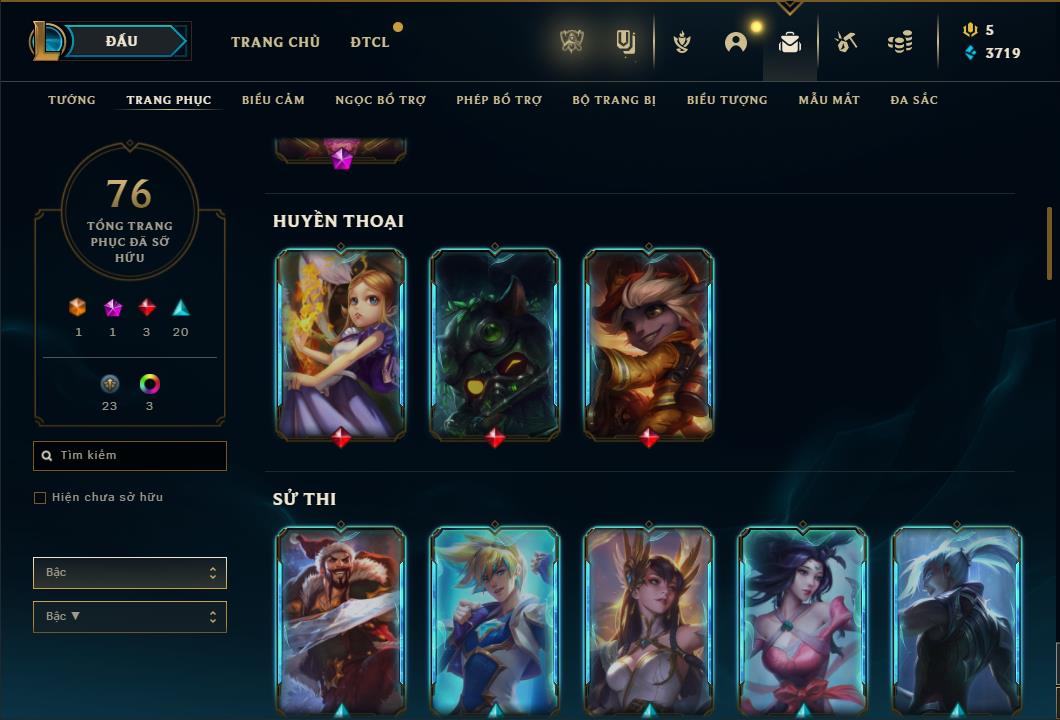The image size is (1060, 720).
Task: Choose the dark green Teemo skin card
Action: [495, 343]
